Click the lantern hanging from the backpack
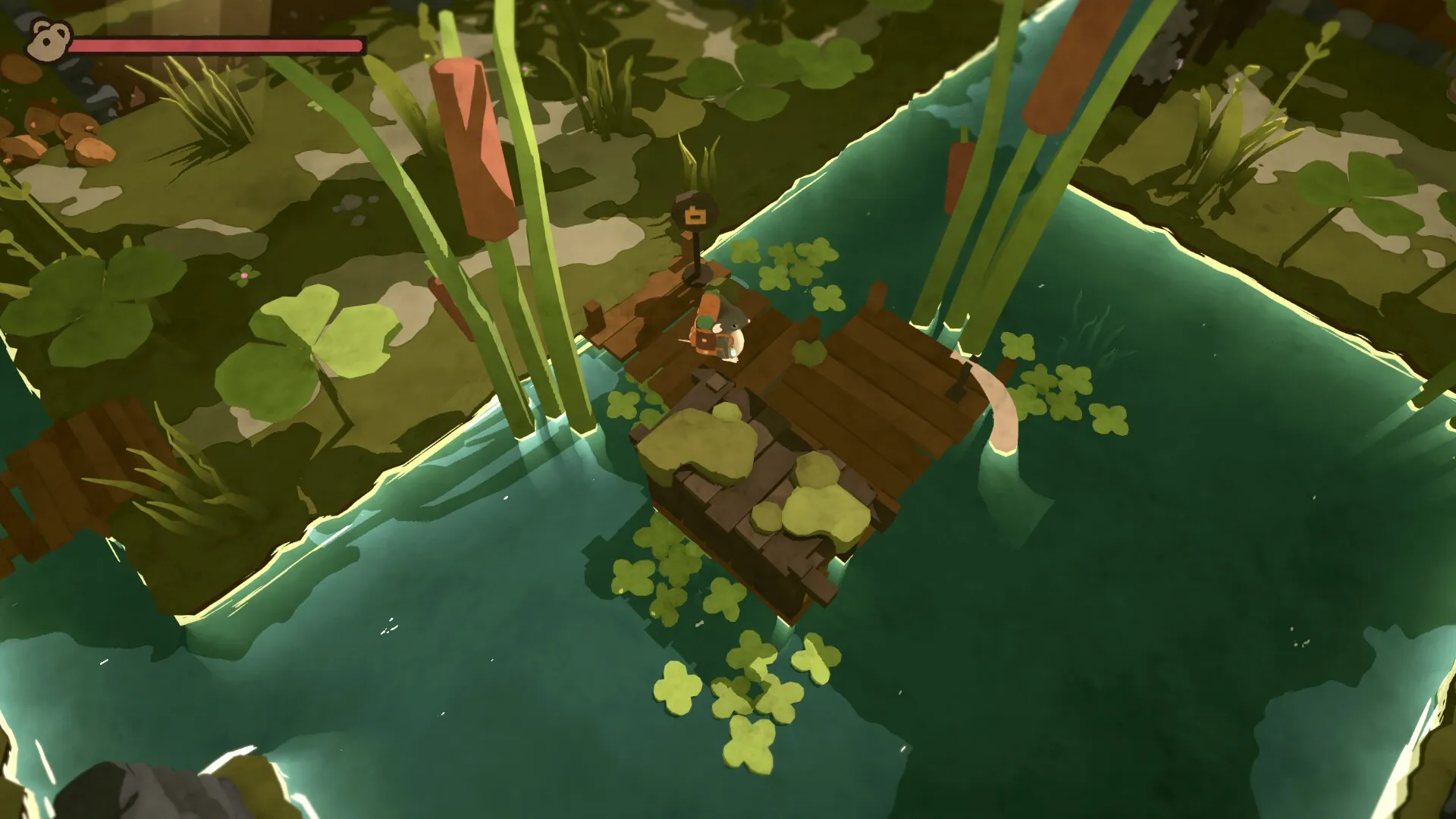Image resolution: width=1456 pixels, height=819 pixels. pyautogui.click(x=733, y=353)
